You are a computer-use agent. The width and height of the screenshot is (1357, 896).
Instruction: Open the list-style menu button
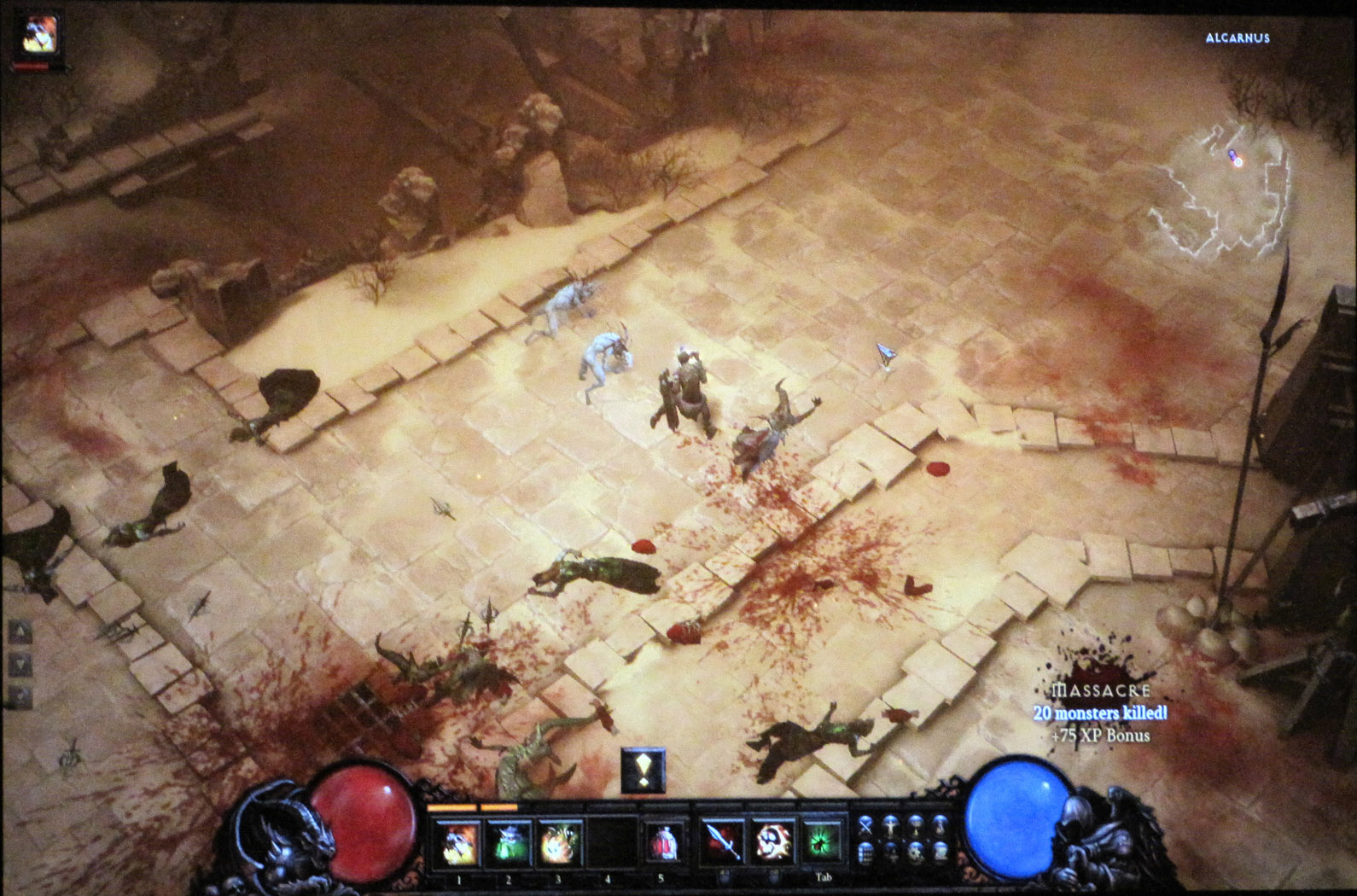865,852
